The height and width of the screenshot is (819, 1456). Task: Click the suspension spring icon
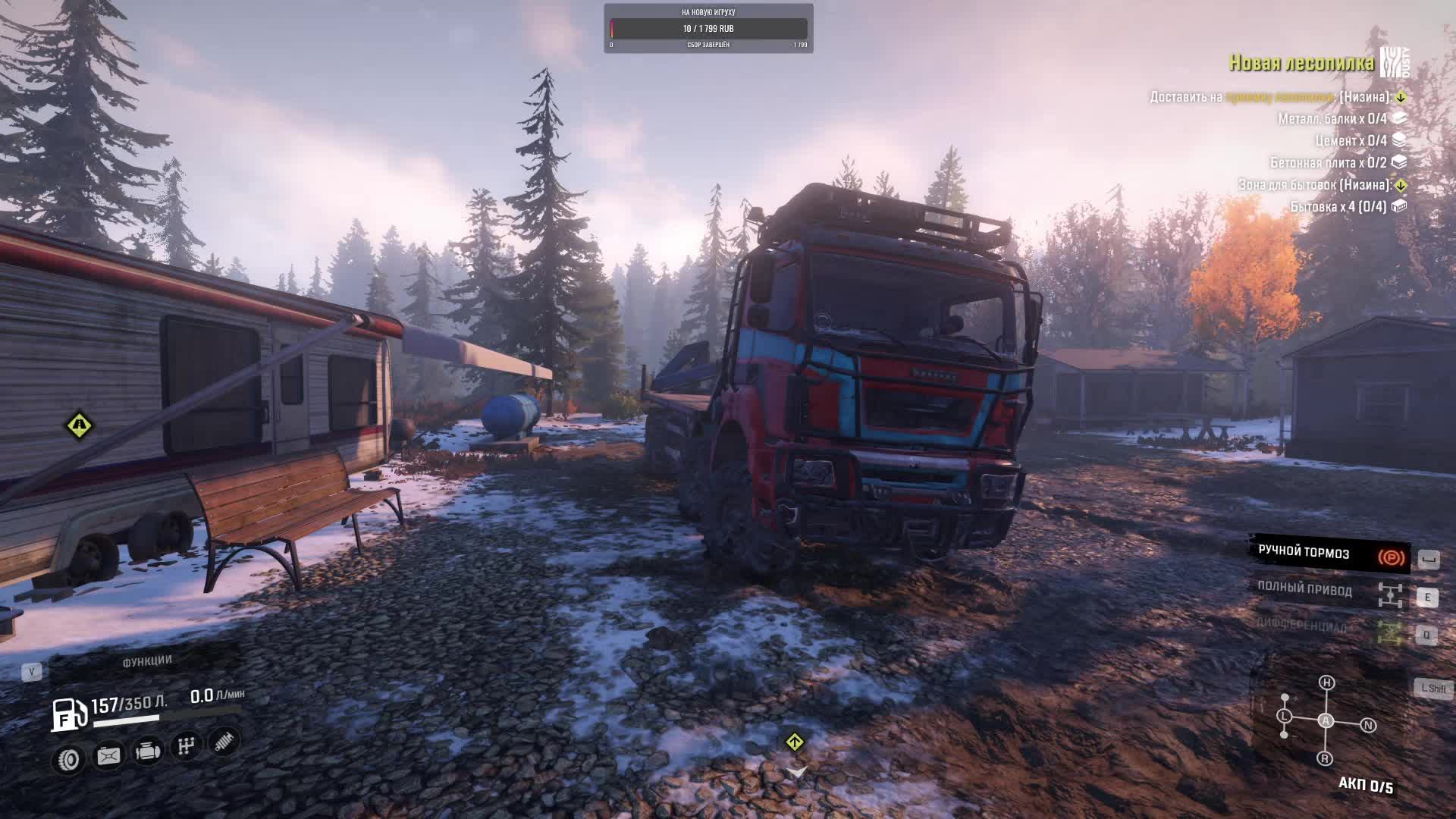tap(224, 742)
